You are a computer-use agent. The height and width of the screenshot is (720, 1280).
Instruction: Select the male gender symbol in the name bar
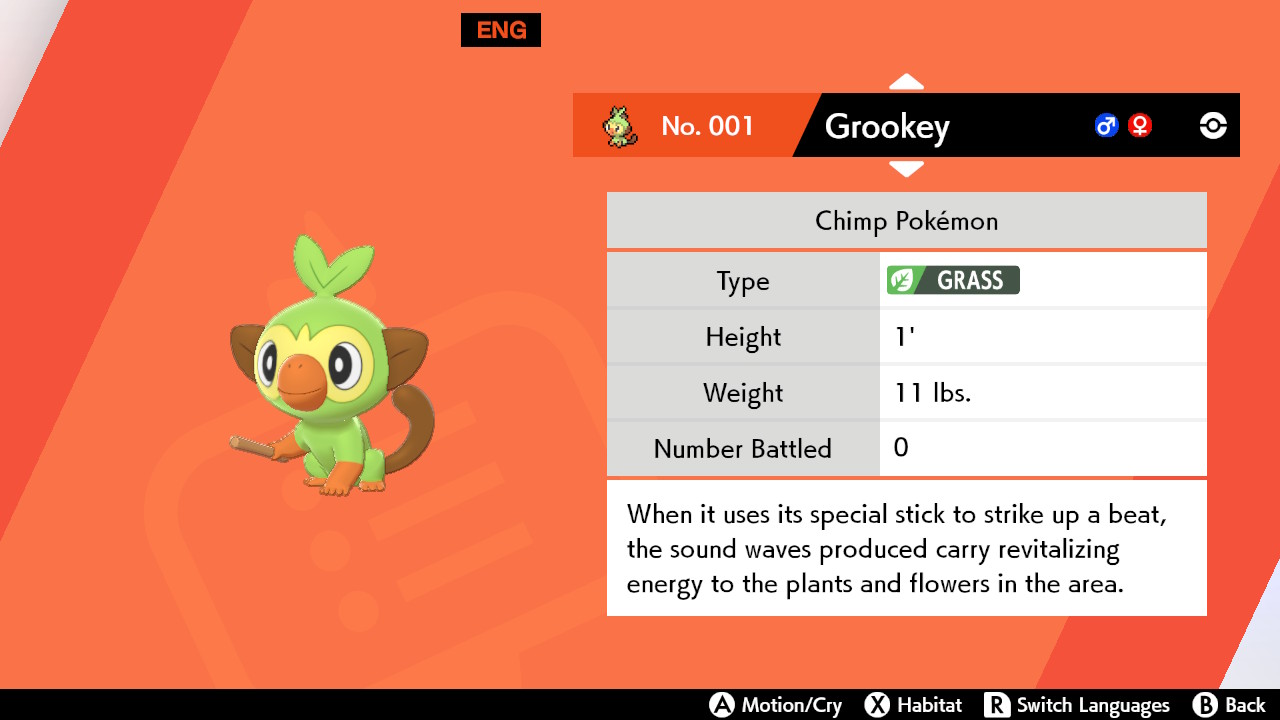[1105, 125]
